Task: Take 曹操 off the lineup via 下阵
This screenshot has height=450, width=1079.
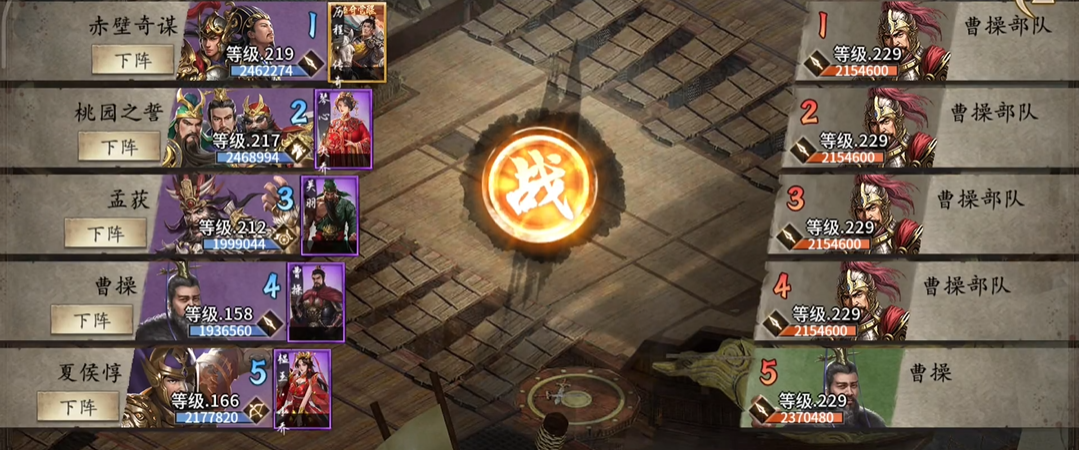Action: coord(92,320)
